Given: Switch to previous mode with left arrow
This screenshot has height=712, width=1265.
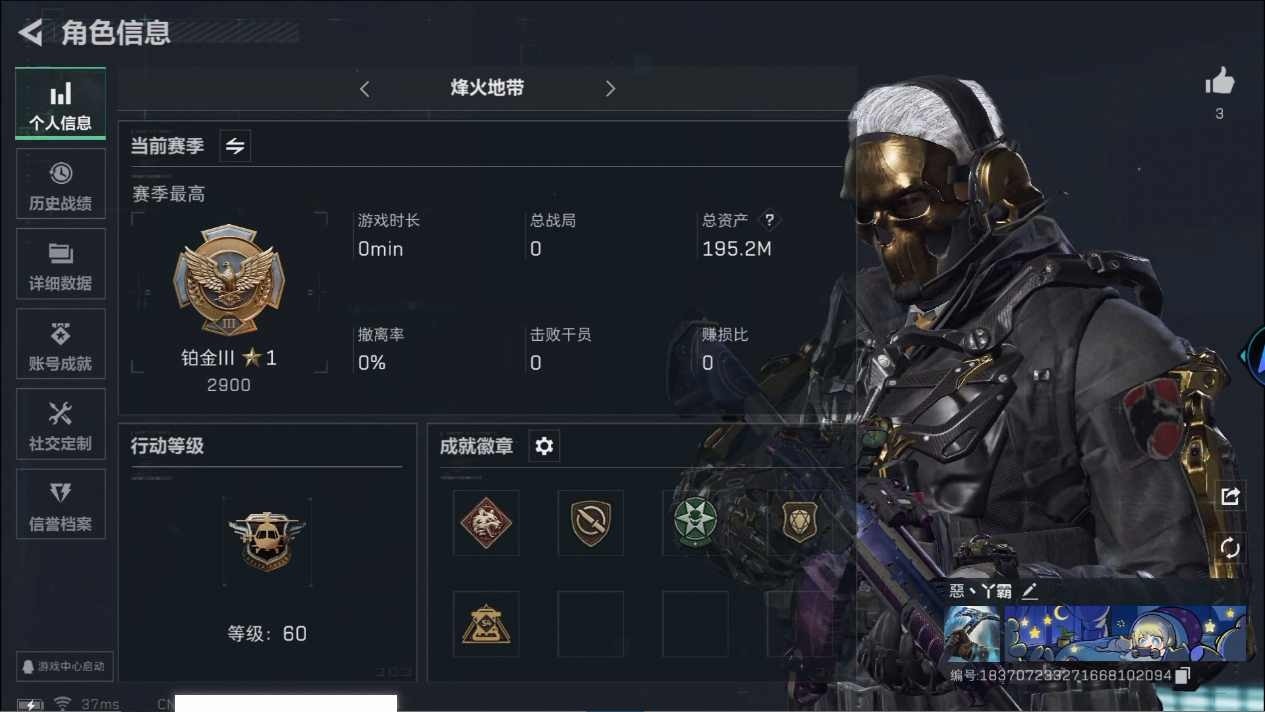Looking at the screenshot, I should pos(365,89).
